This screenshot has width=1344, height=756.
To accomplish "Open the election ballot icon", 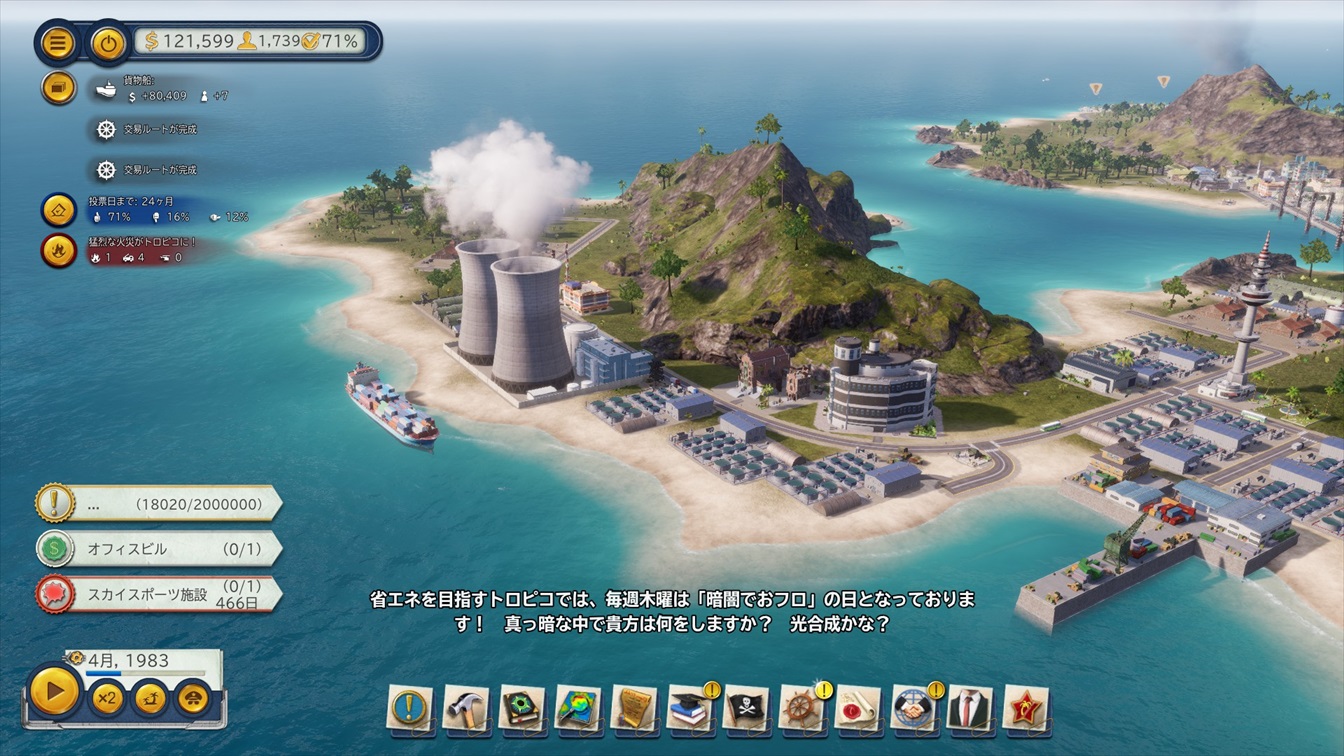I will [x=58, y=209].
